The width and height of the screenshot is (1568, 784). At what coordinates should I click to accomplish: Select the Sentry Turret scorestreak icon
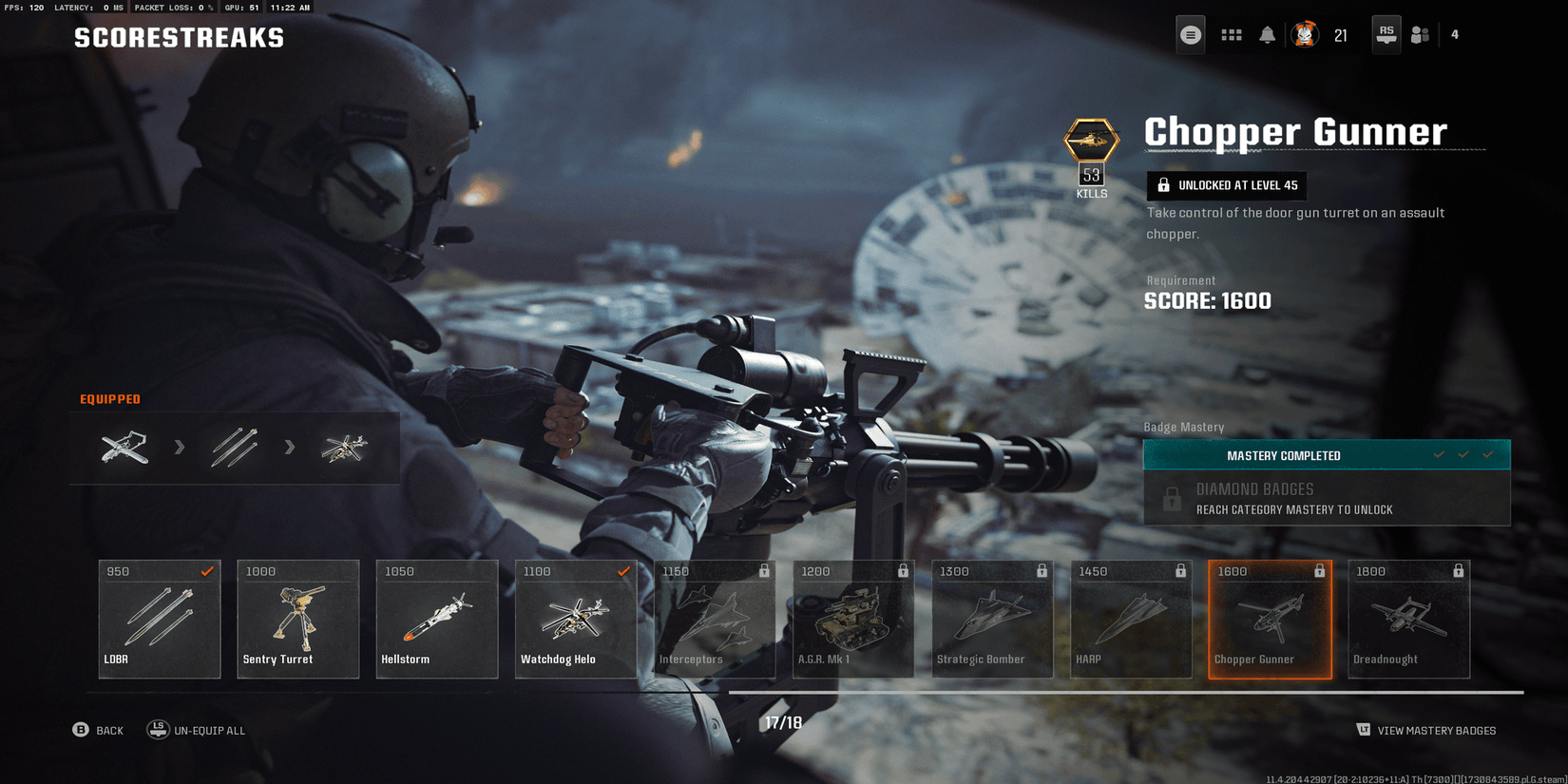297,618
